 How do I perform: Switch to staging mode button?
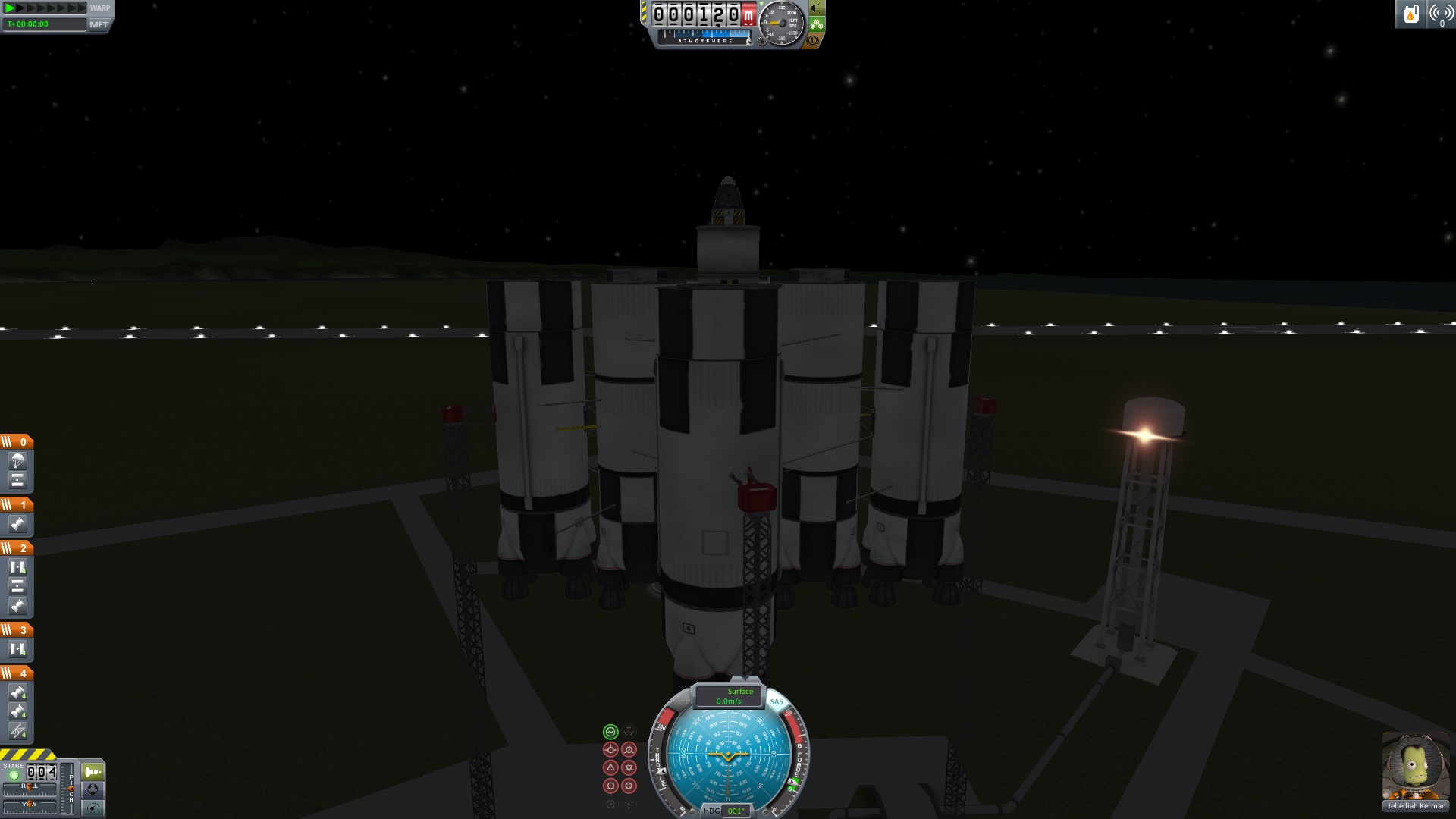[x=93, y=772]
